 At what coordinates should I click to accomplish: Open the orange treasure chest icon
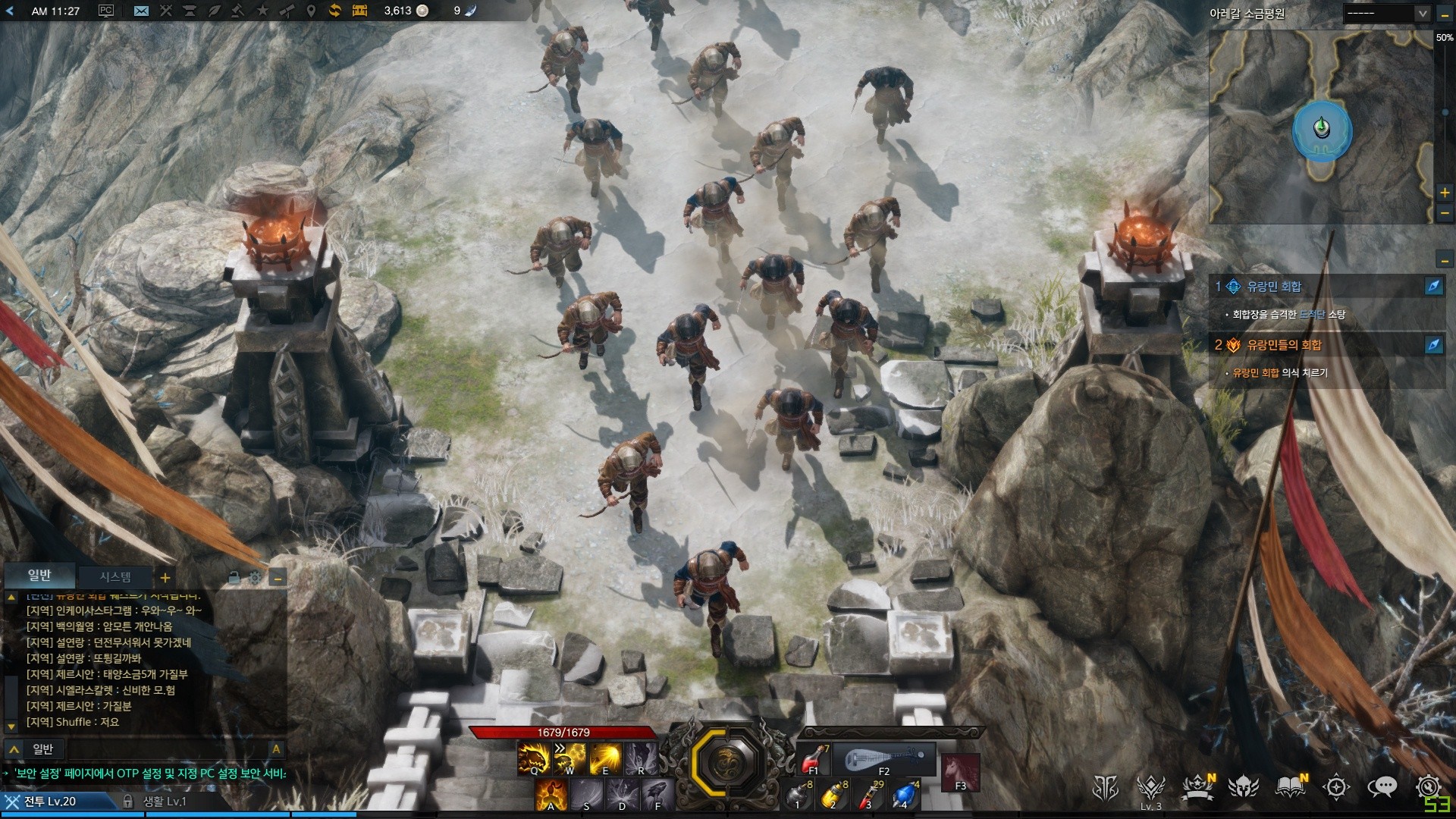(359, 11)
